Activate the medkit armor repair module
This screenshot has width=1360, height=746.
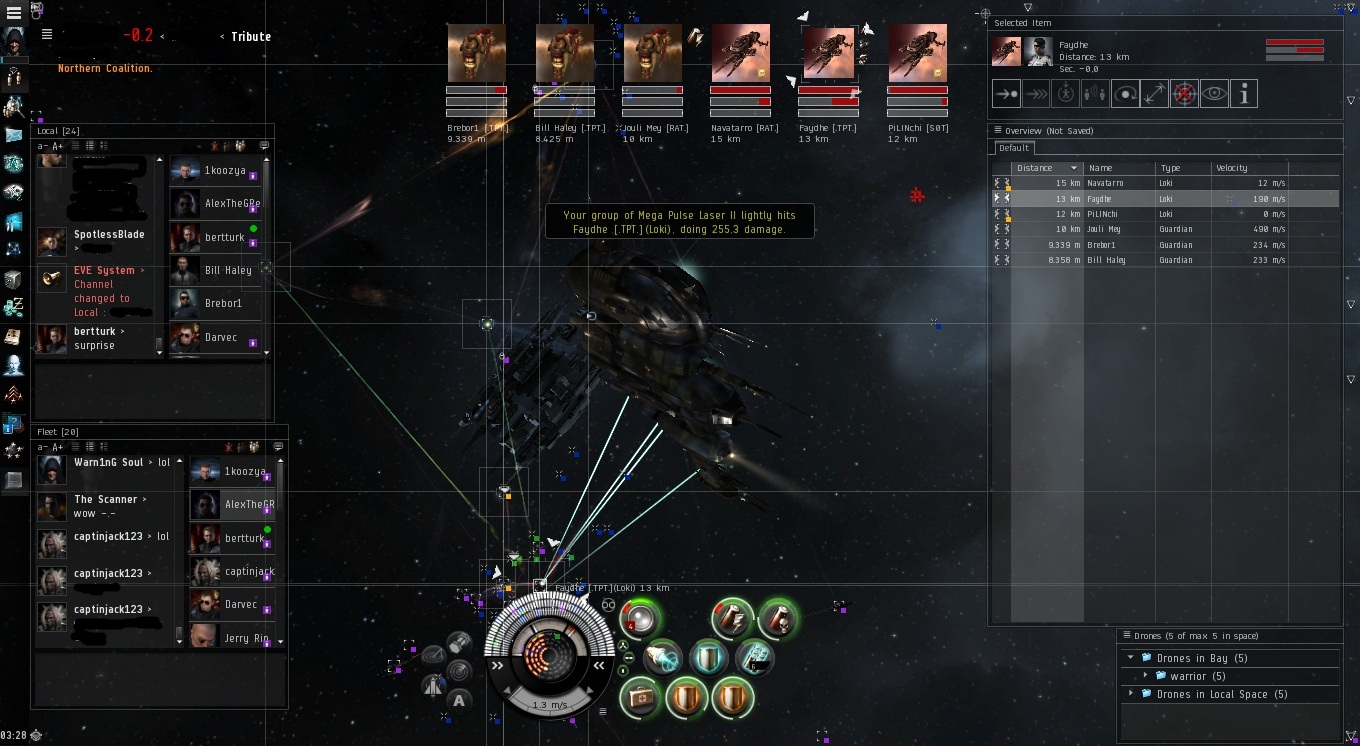[x=641, y=697]
